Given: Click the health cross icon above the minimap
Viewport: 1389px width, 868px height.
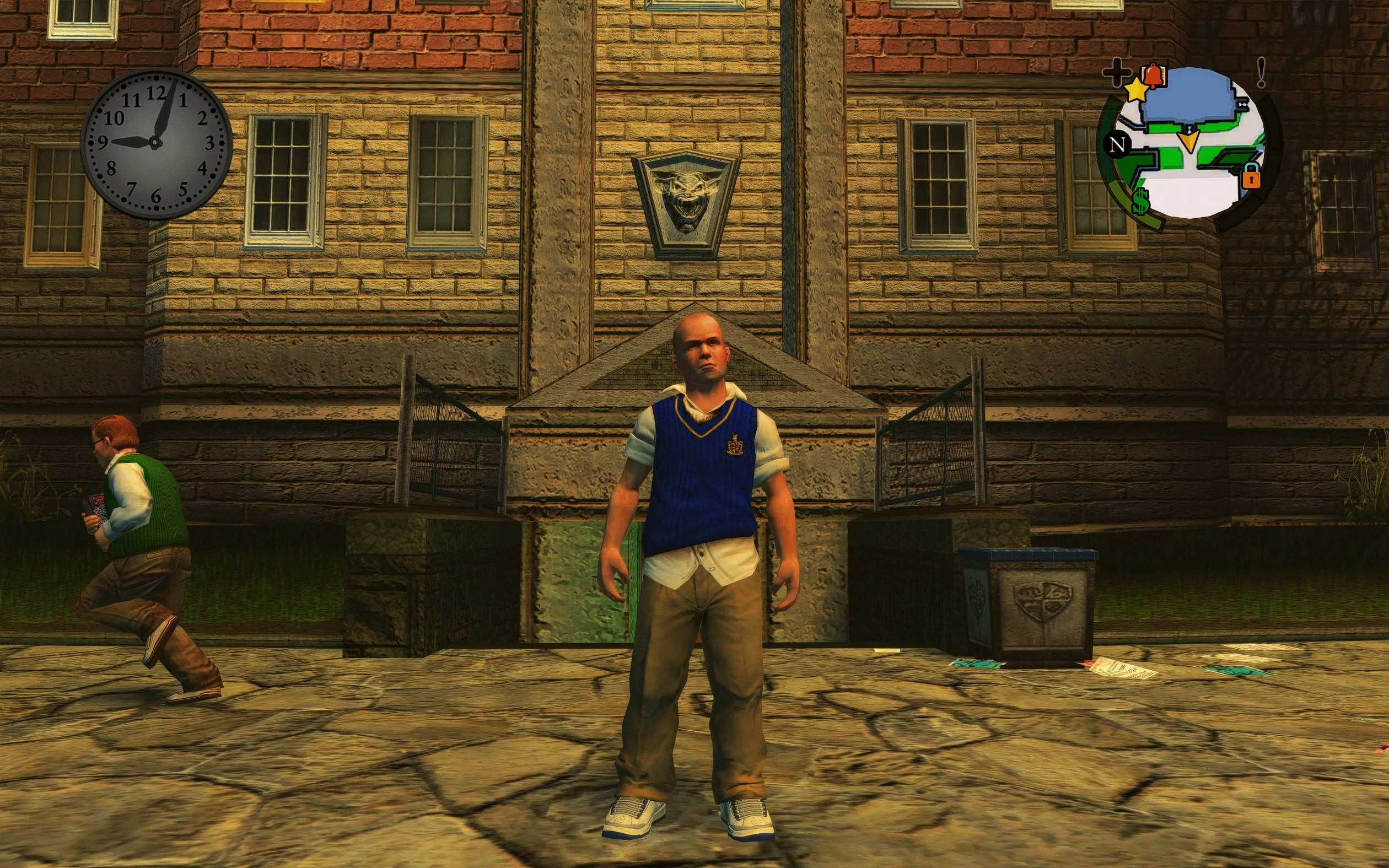Looking at the screenshot, I should pos(1118,73).
